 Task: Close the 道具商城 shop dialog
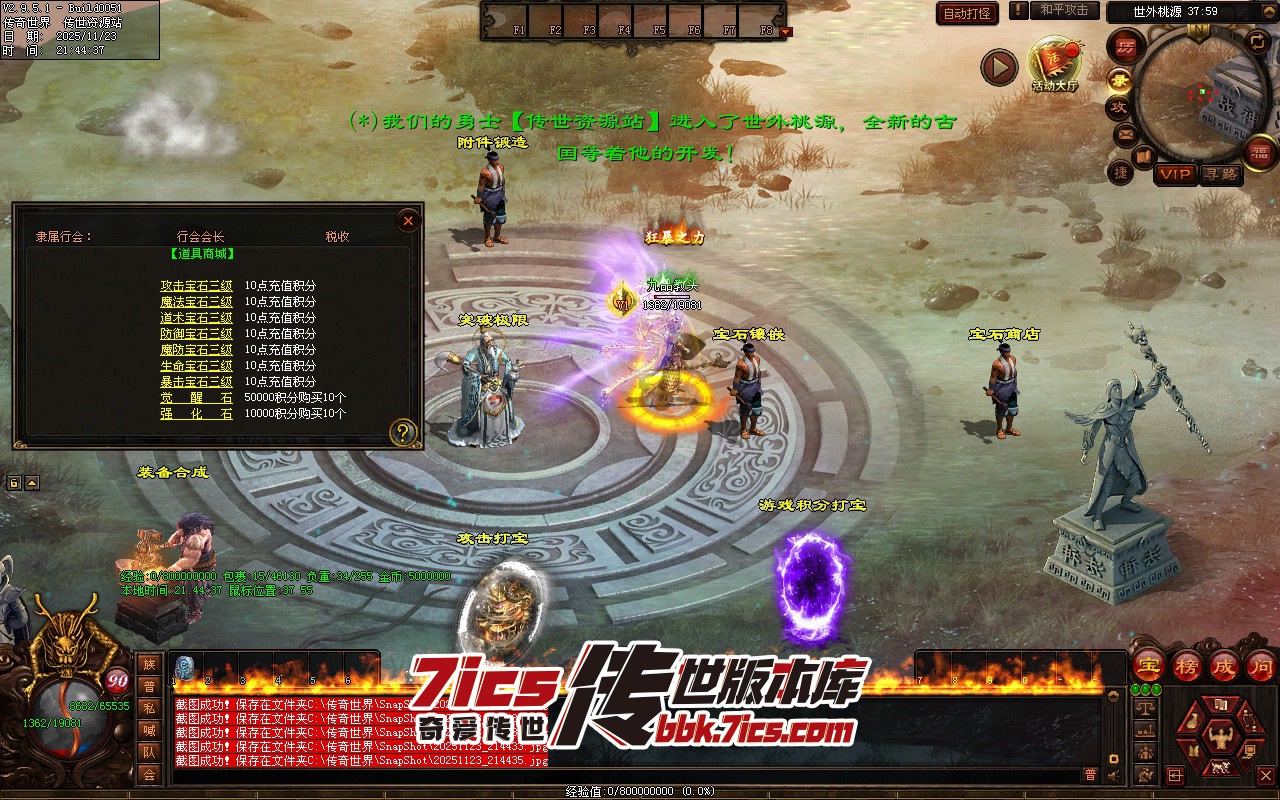click(x=408, y=220)
